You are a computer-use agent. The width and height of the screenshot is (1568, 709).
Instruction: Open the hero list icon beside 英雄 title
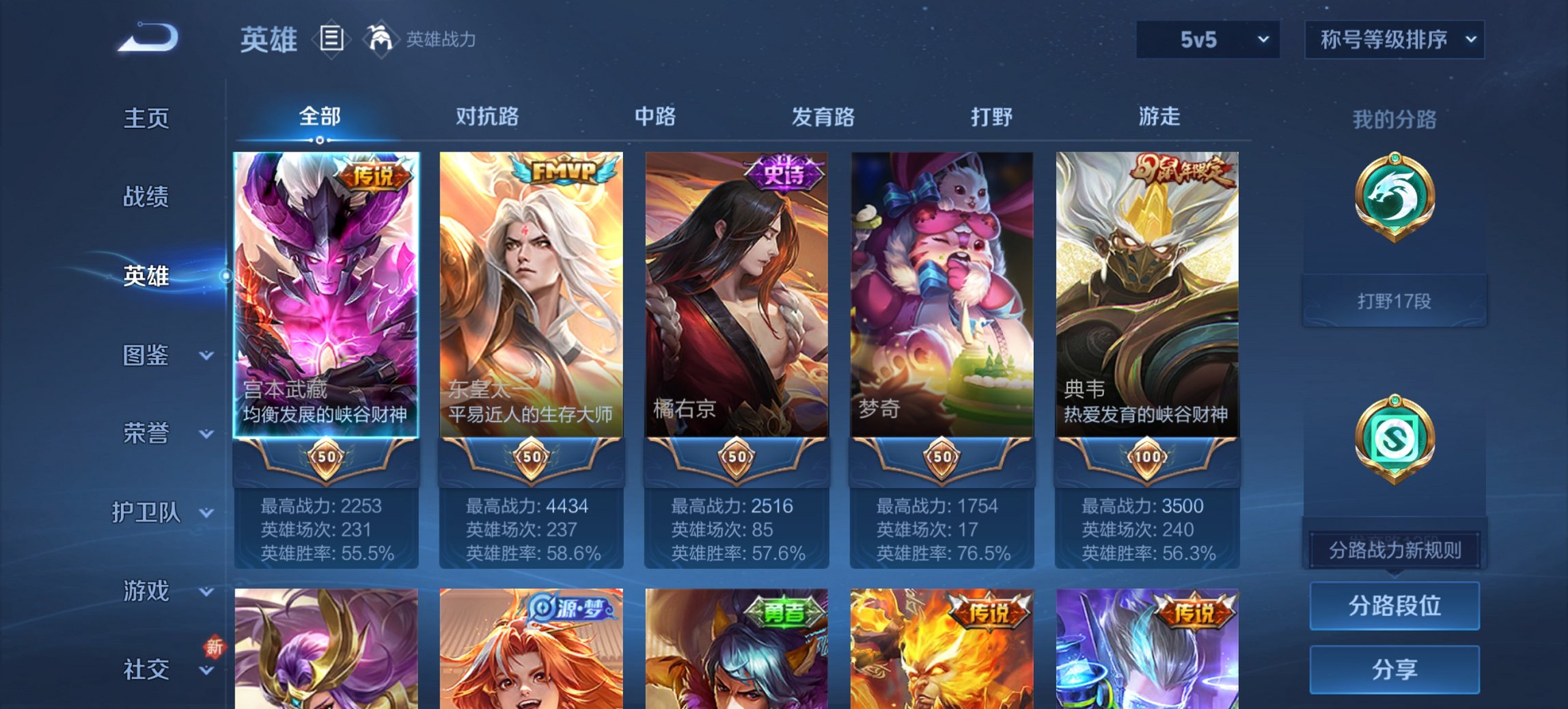pyautogui.click(x=333, y=40)
